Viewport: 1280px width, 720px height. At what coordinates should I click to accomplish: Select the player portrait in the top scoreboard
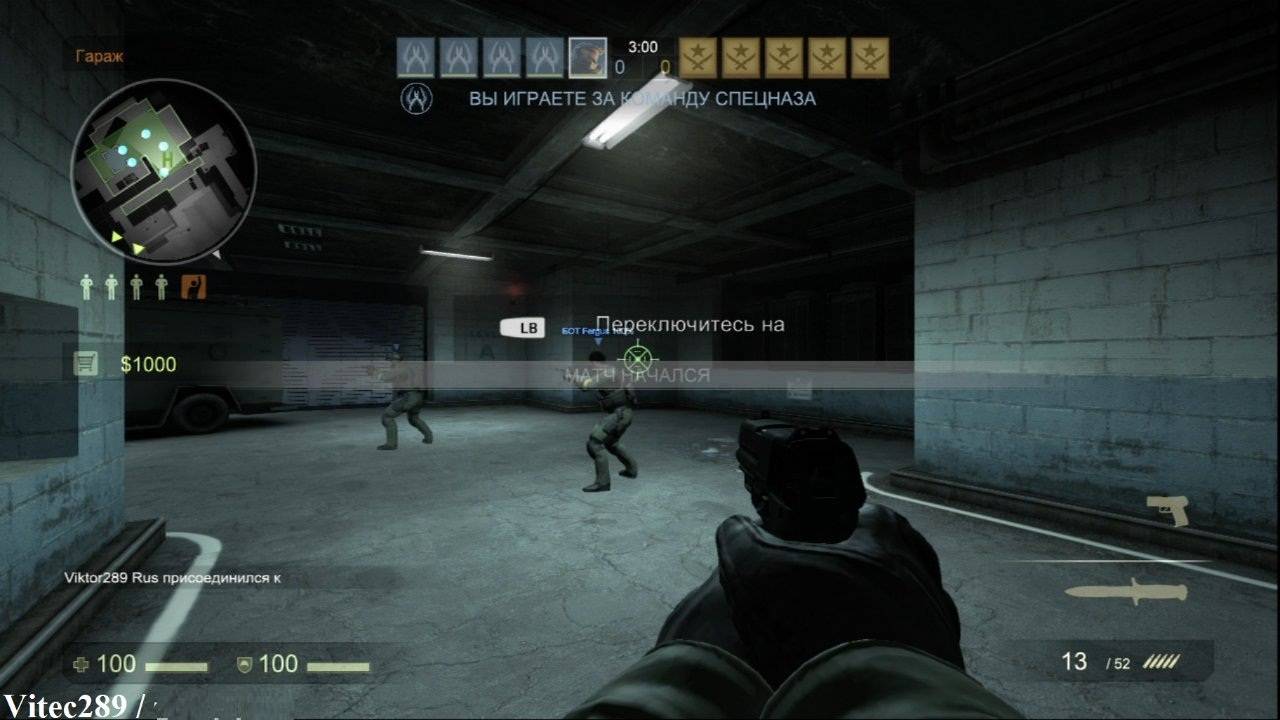point(587,58)
